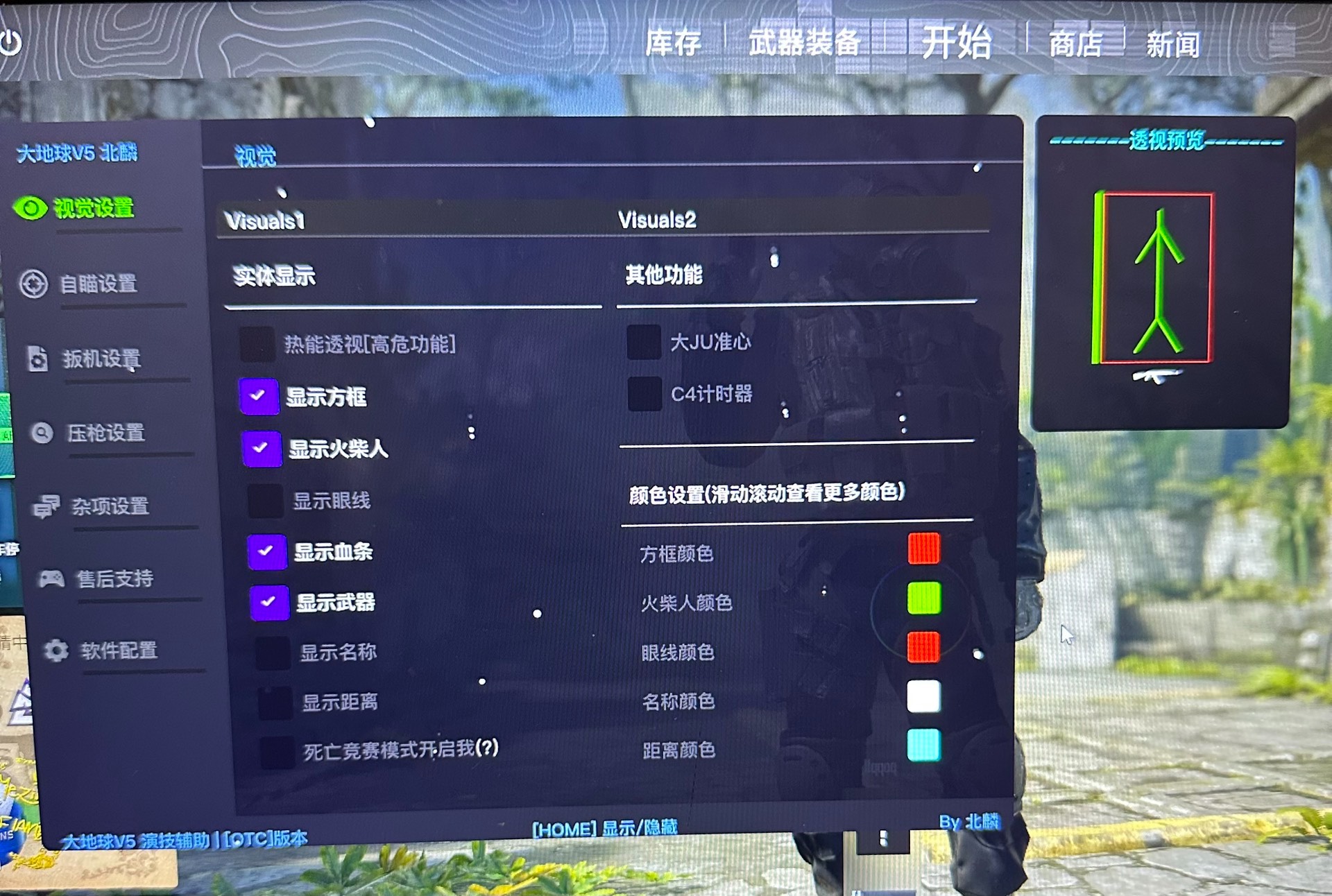Switch to the Visuals2 tab
Screen dimensions: 1332x896
(x=659, y=220)
